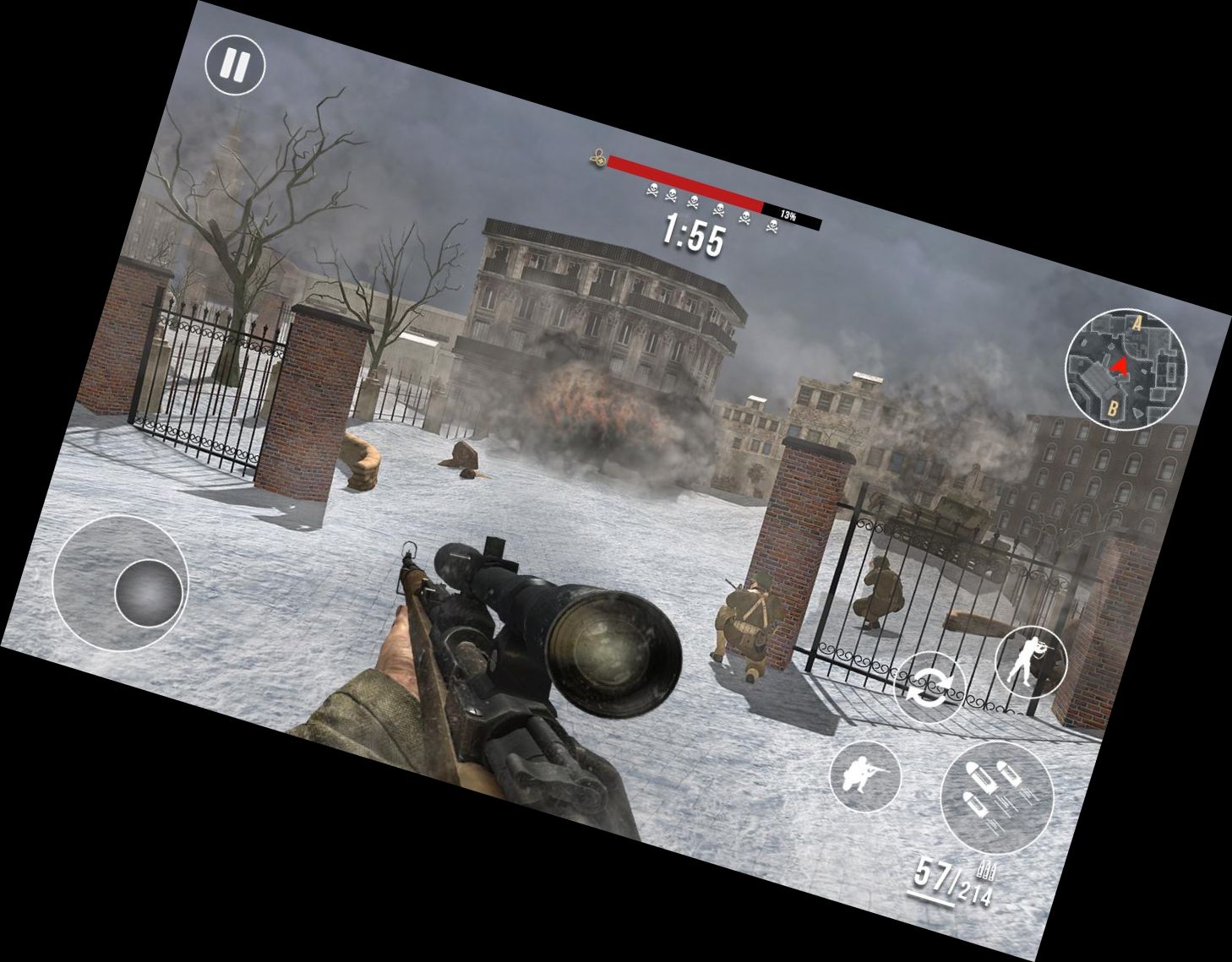Tap the 13% objective progress label
Viewport: 1232px width, 962px height.
(x=789, y=214)
